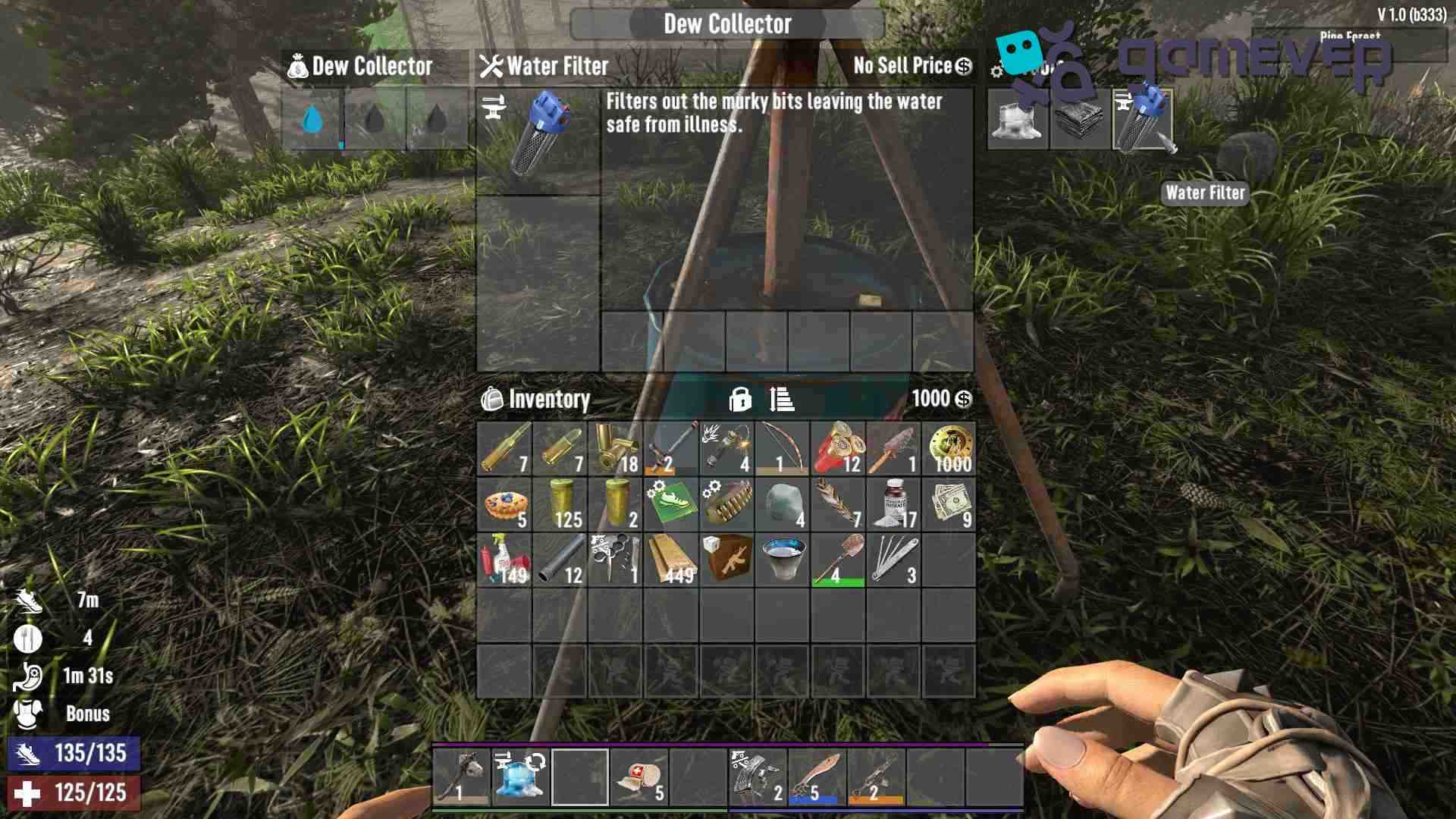
Task: Click the tarp mod slot
Action: (1080, 119)
